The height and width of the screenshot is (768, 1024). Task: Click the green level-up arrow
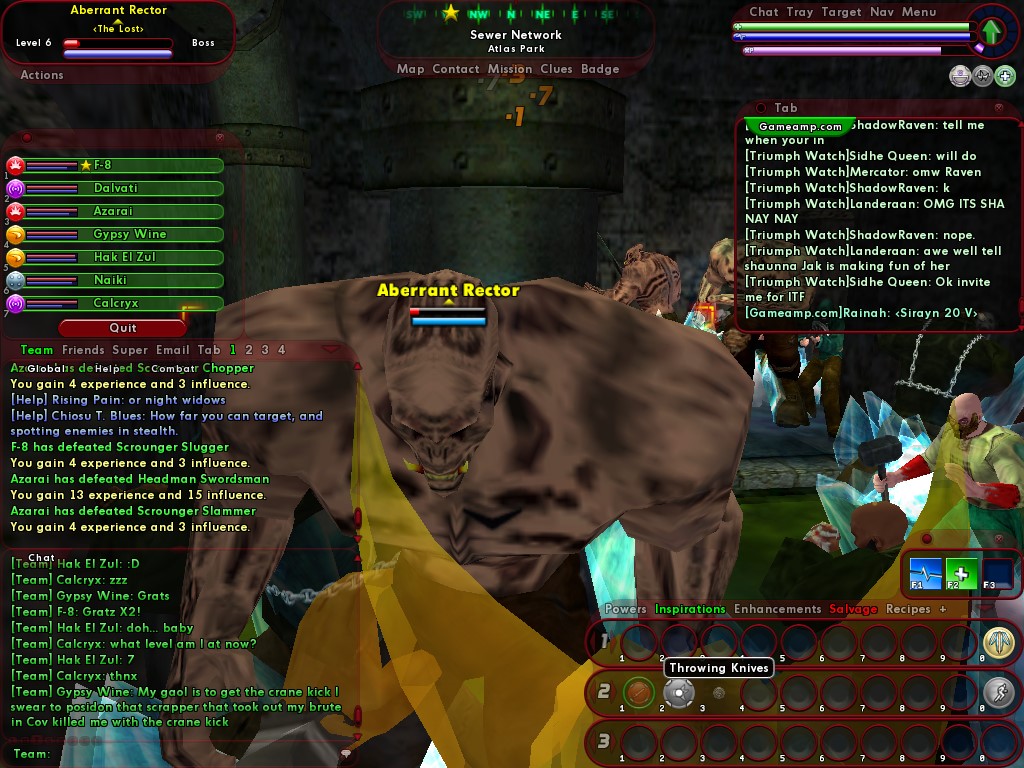point(990,32)
